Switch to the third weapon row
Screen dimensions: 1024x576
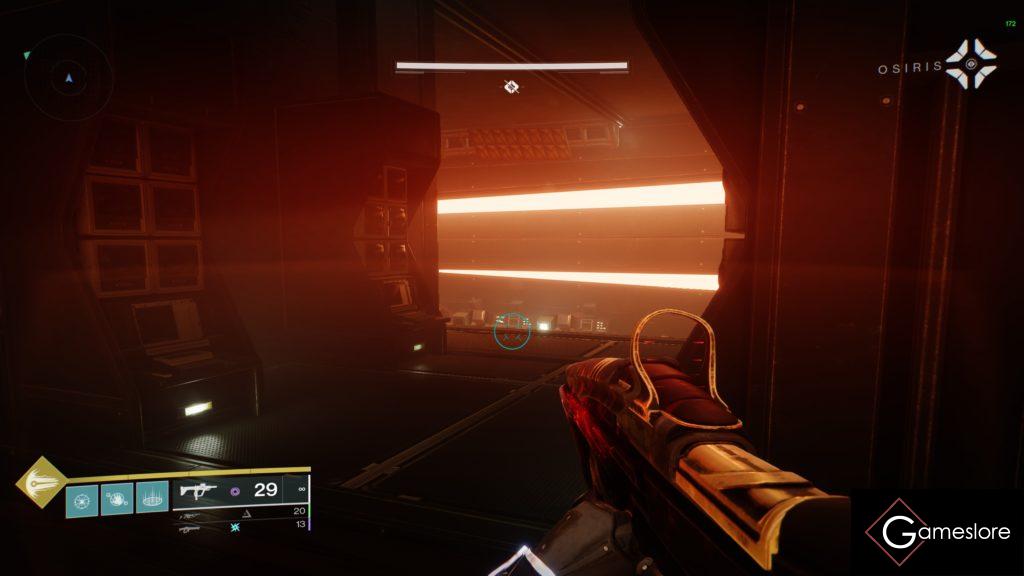240,527
